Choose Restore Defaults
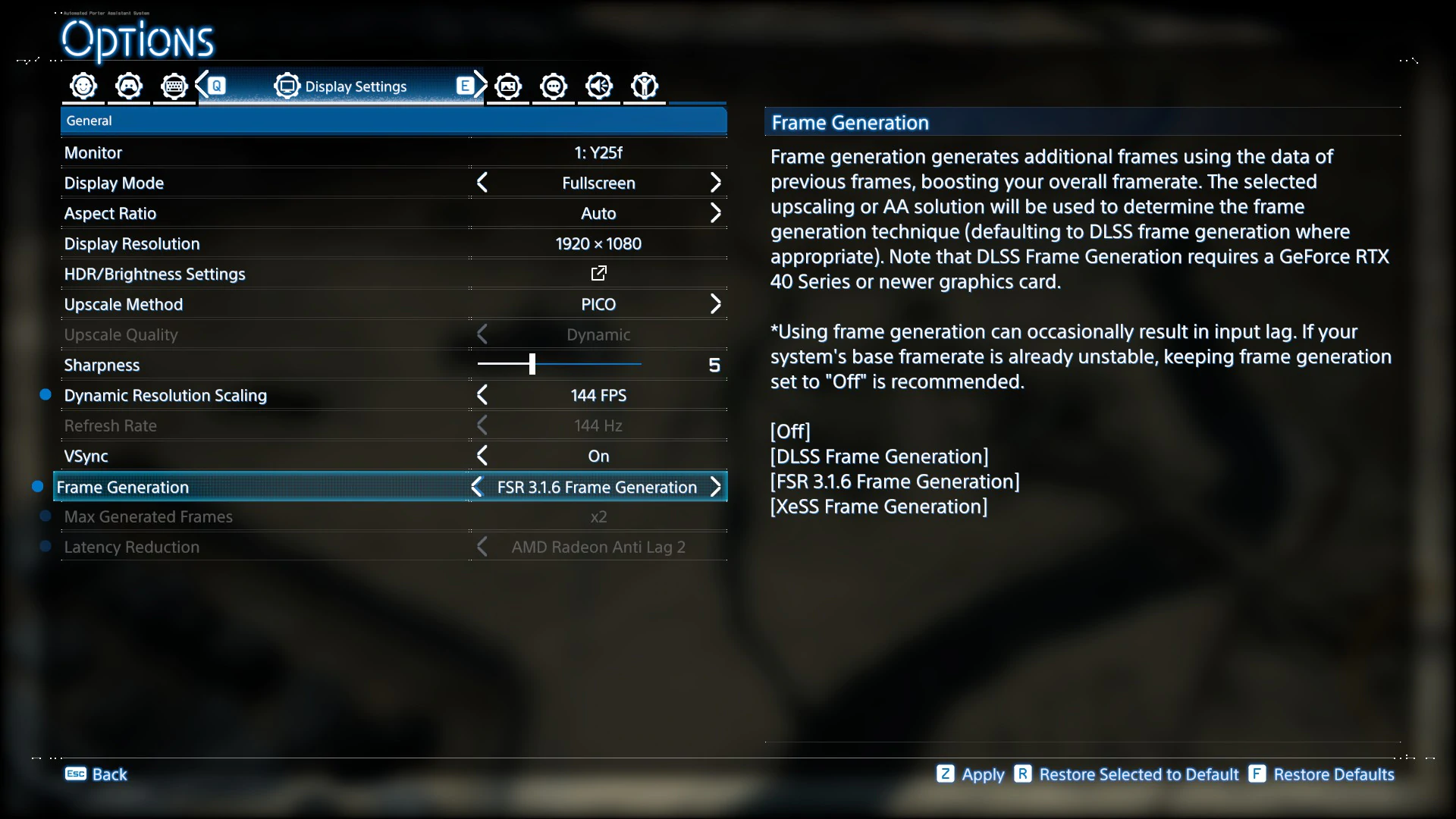1456x819 pixels. pyautogui.click(x=1322, y=774)
